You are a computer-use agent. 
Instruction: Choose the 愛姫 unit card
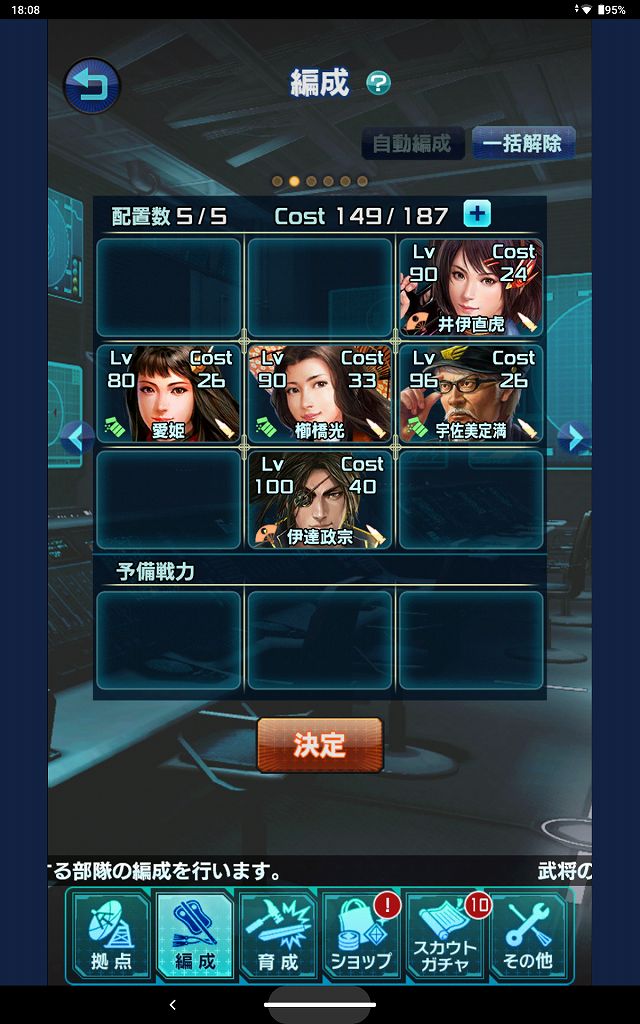tap(169, 393)
